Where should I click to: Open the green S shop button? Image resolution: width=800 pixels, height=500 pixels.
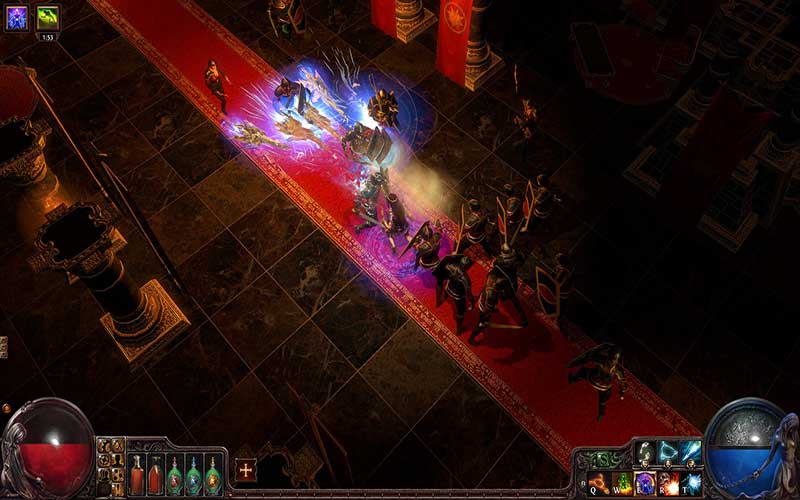click(601, 459)
